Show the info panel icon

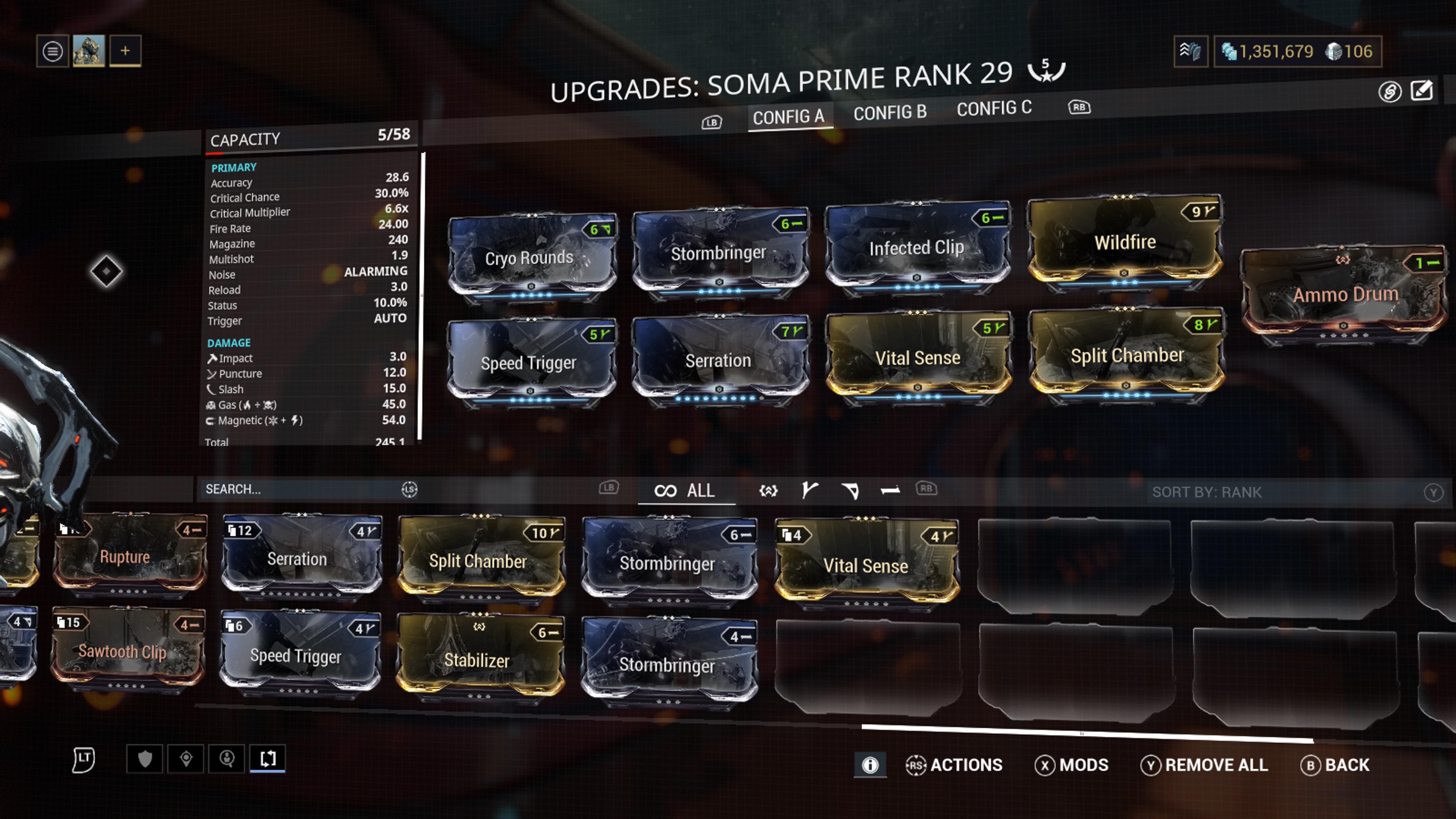(x=870, y=765)
